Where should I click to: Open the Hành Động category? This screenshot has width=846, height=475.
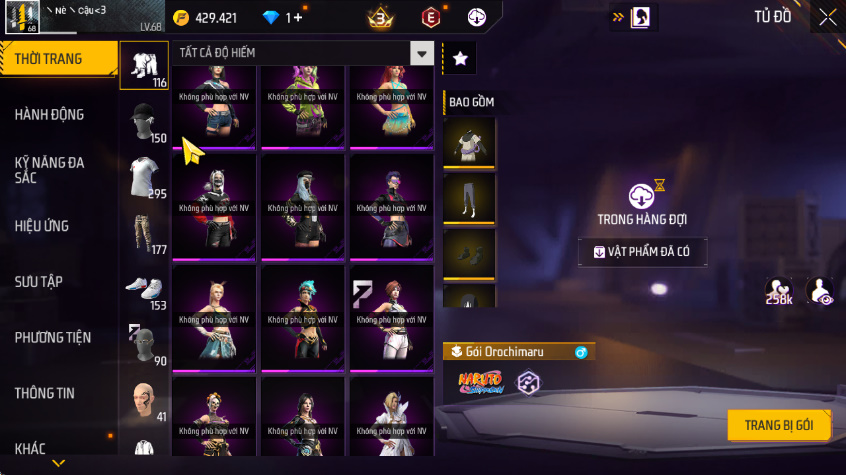(x=50, y=115)
